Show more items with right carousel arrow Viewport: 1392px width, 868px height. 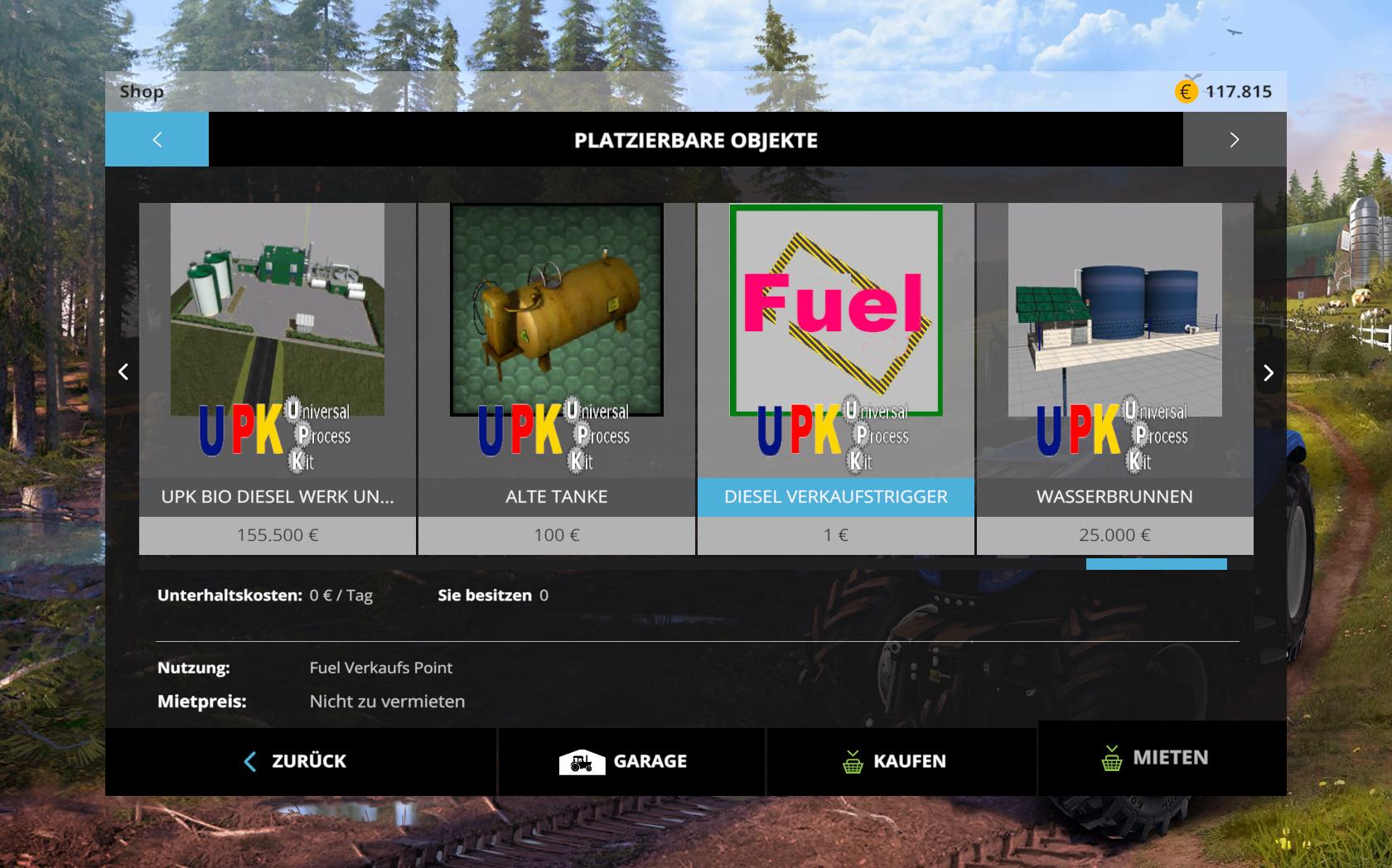pos(1268,373)
